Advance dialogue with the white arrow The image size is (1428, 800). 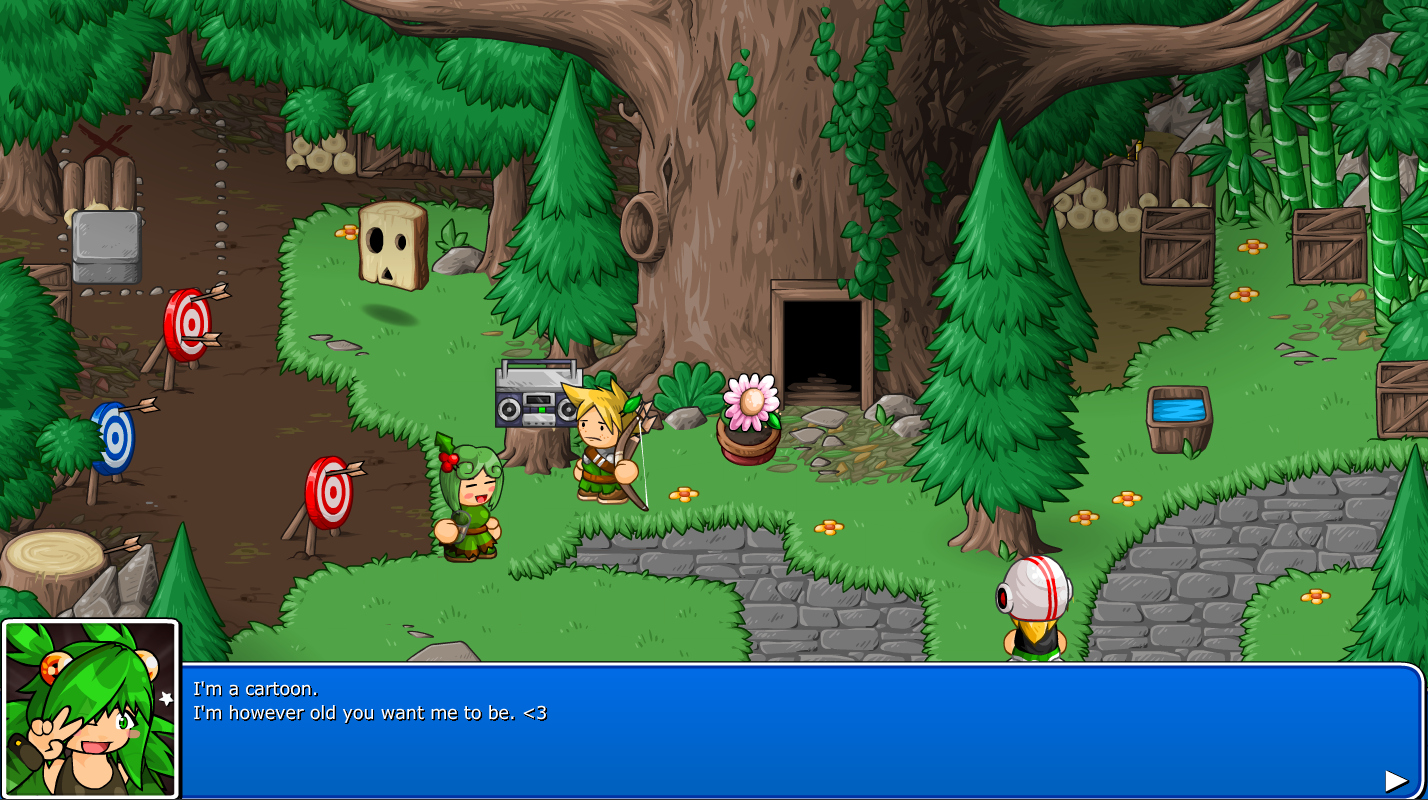click(x=1395, y=781)
